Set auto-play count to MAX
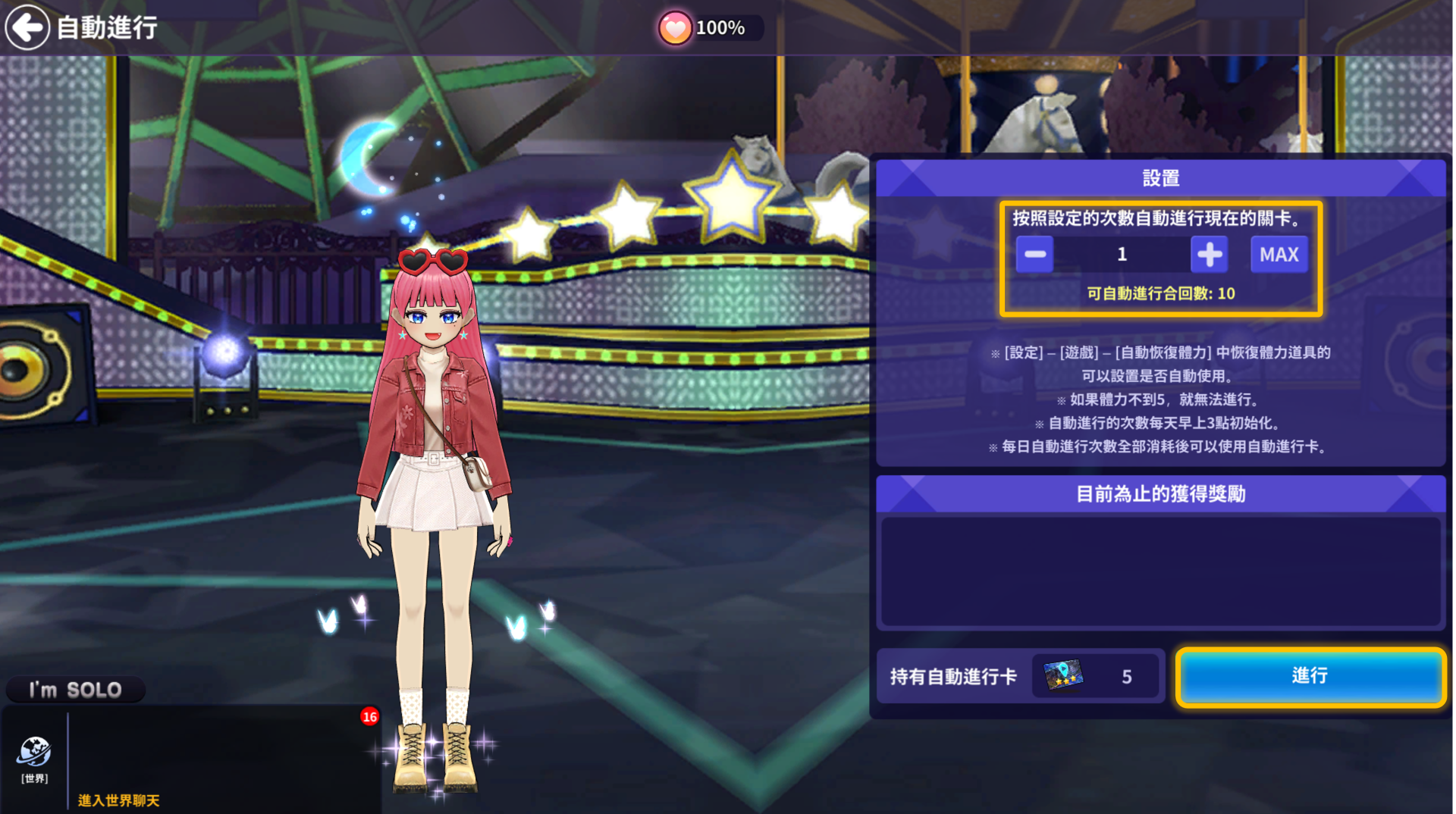Image resolution: width=1456 pixels, height=814 pixels. [x=1279, y=255]
